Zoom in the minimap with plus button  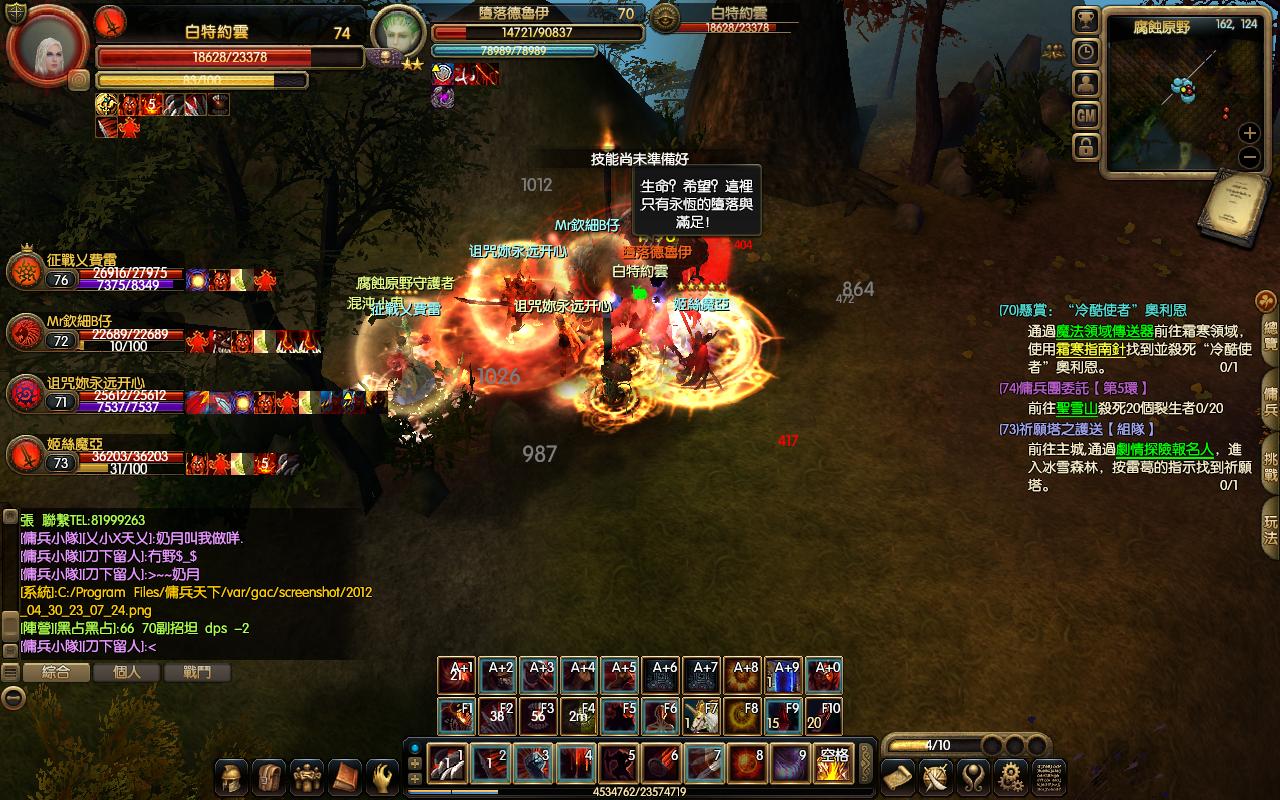[x=1249, y=133]
